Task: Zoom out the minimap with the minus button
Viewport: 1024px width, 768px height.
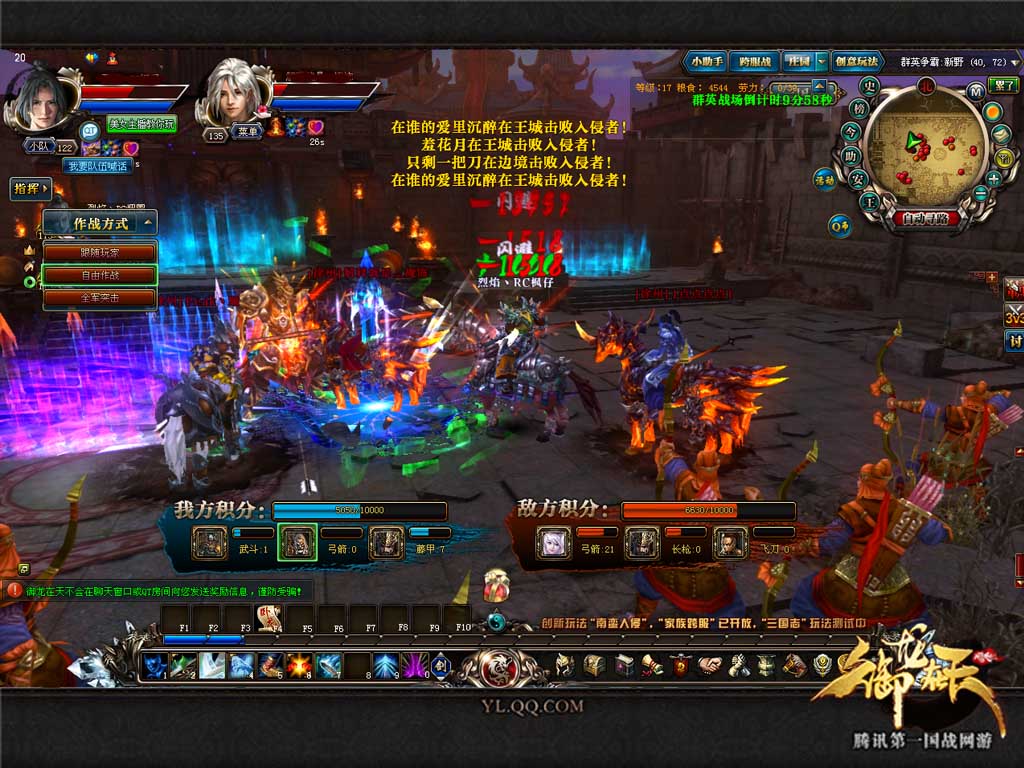Action: (981, 192)
